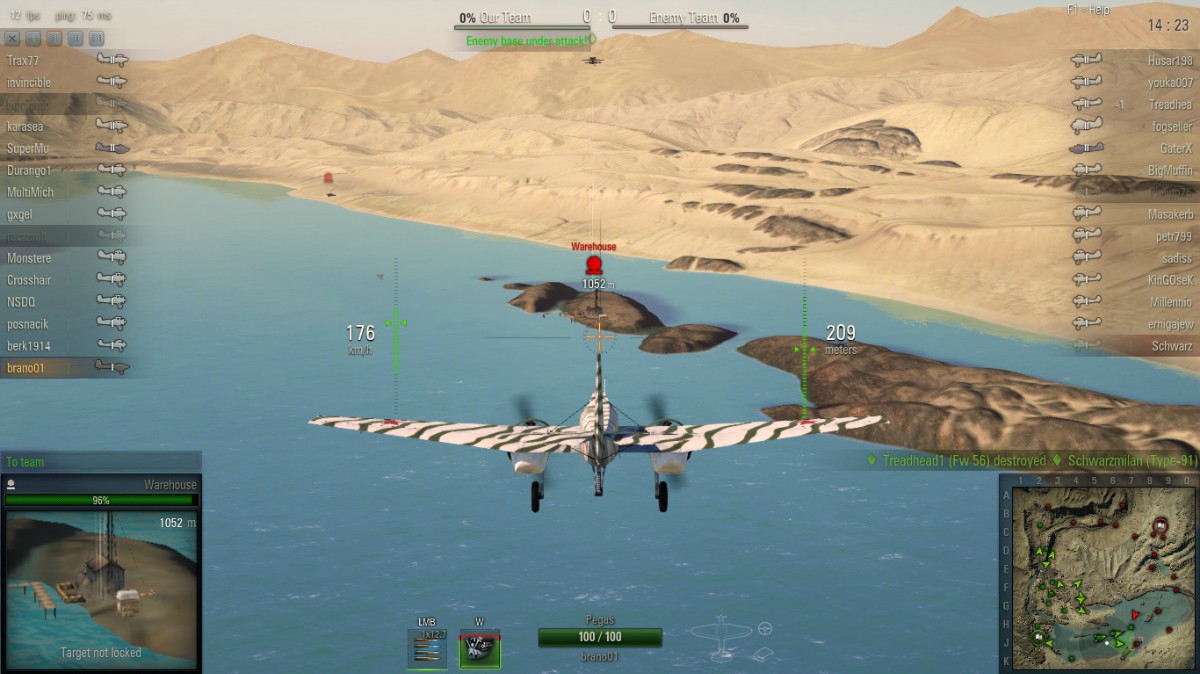Close the team roster panel with X
Viewport: 1200px width, 674px height.
click(x=12, y=38)
